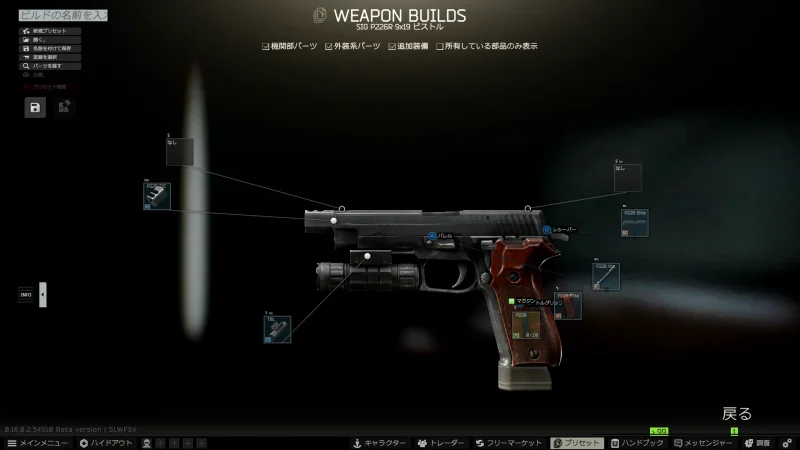Click the floppy disk save button
Image resolution: width=800 pixels, height=450 pixels.
(x=35, y=108)
